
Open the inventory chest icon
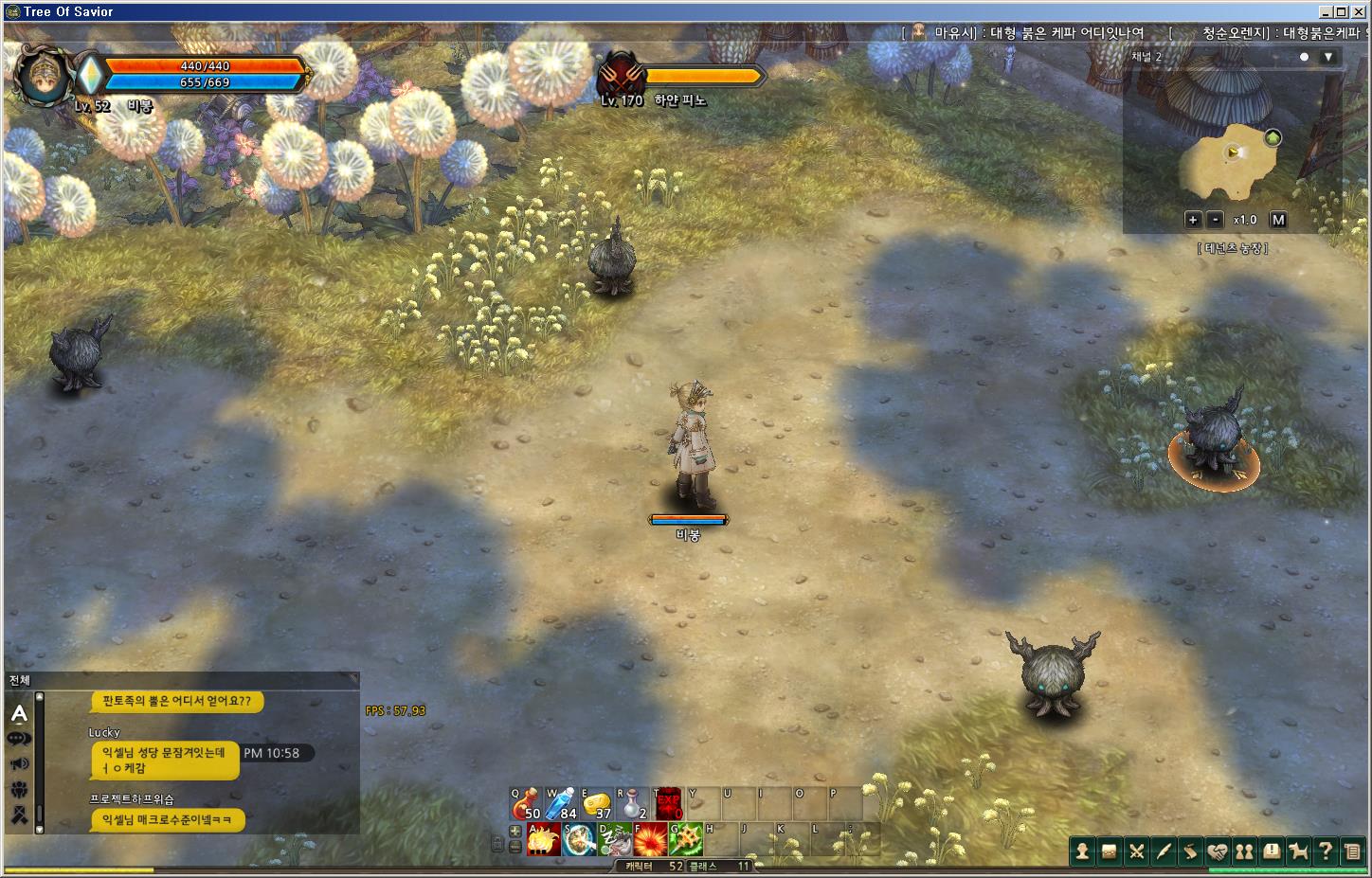tap(1109, 851)
